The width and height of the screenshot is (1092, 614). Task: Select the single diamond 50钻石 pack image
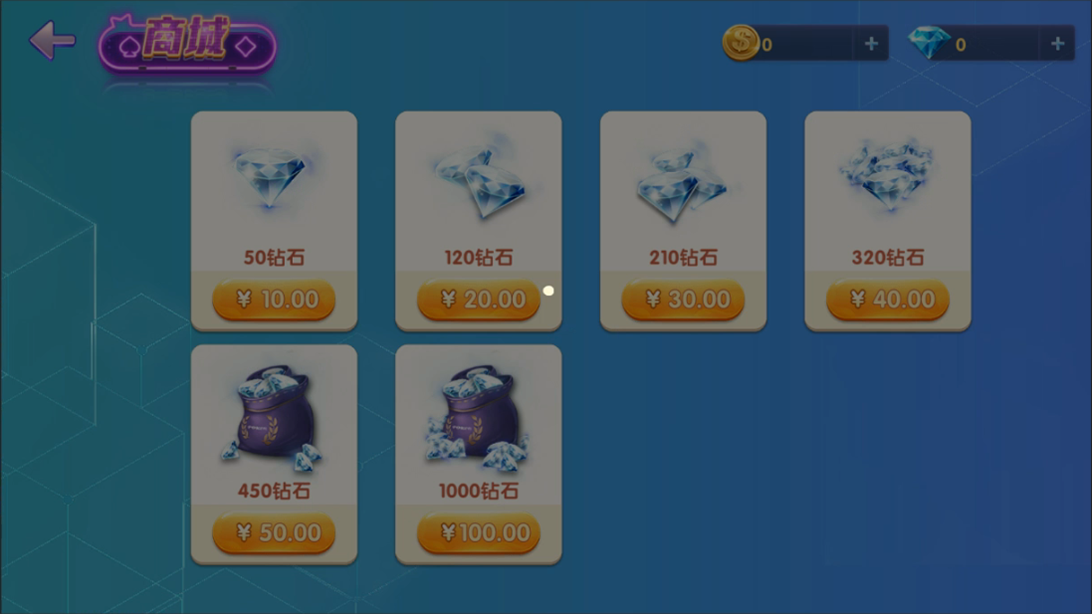(x=271, y=178)
